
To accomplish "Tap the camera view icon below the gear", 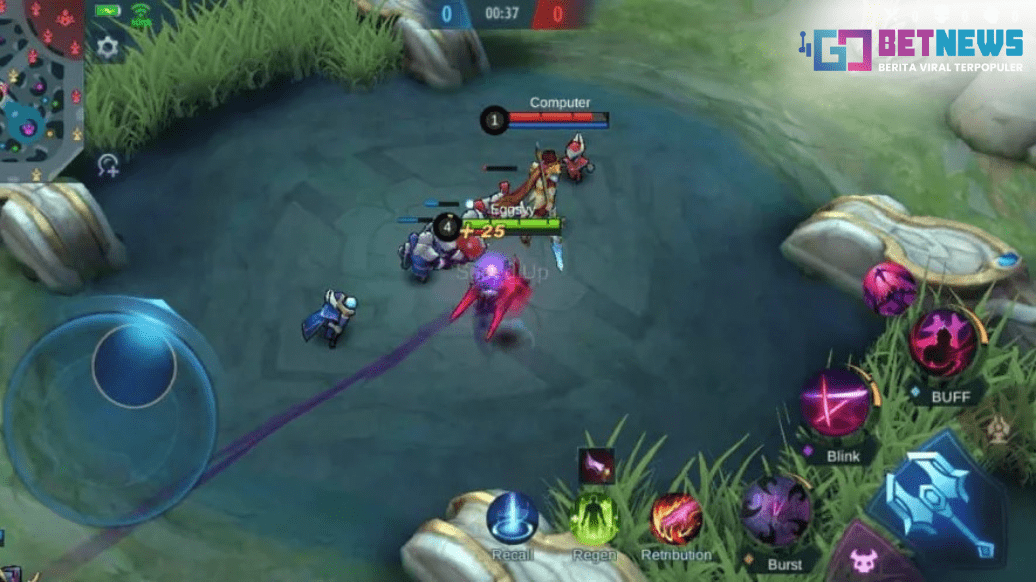I will click(108, 165).
